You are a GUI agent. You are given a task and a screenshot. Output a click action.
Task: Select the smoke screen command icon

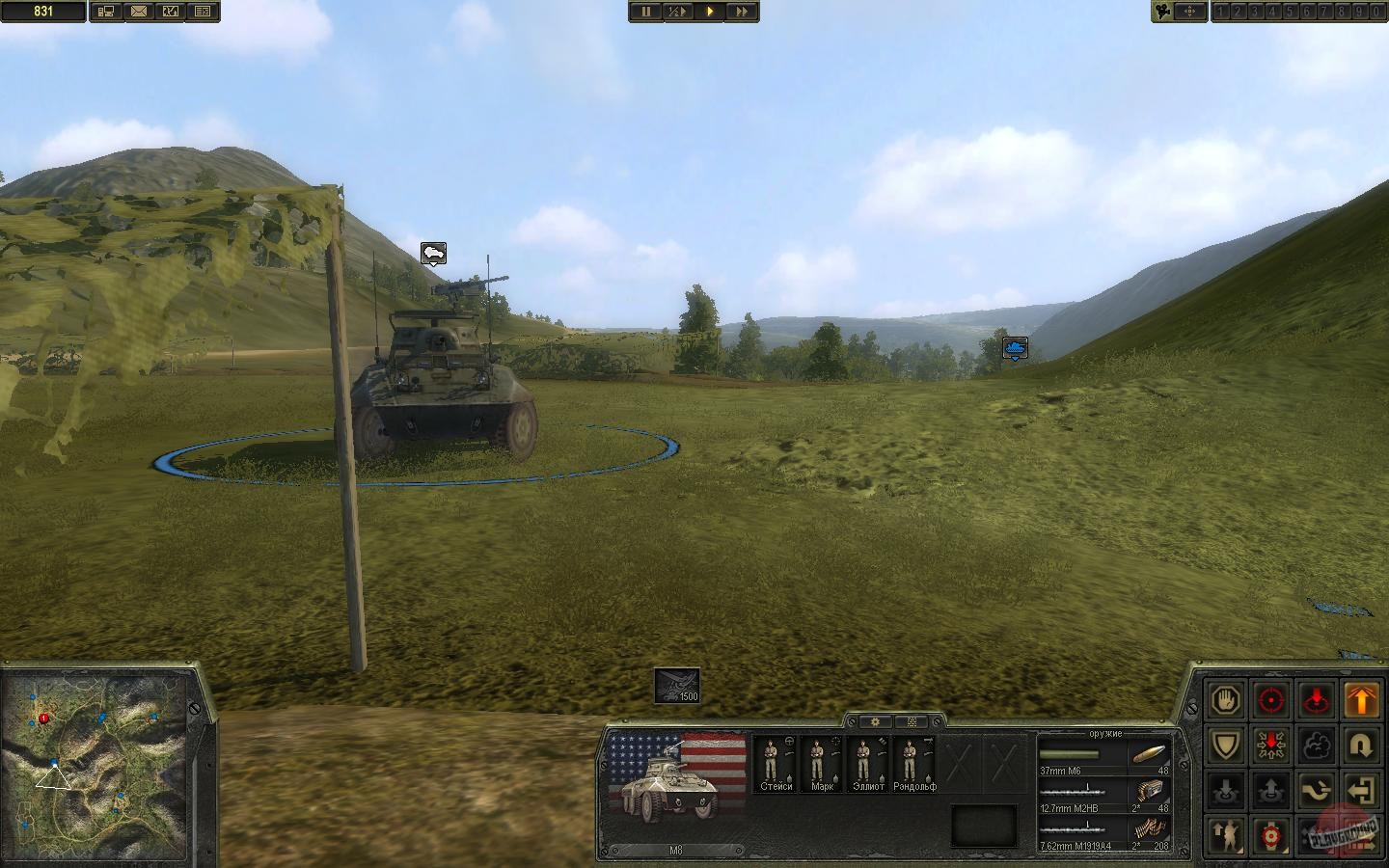(1317, 744)
